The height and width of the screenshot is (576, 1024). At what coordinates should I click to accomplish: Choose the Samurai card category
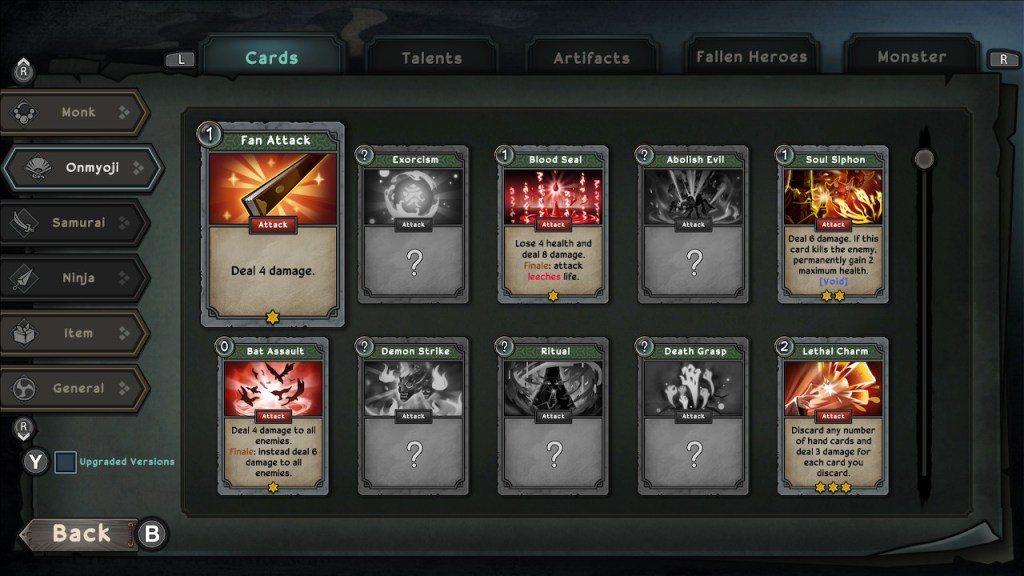[x=78, y=223]
